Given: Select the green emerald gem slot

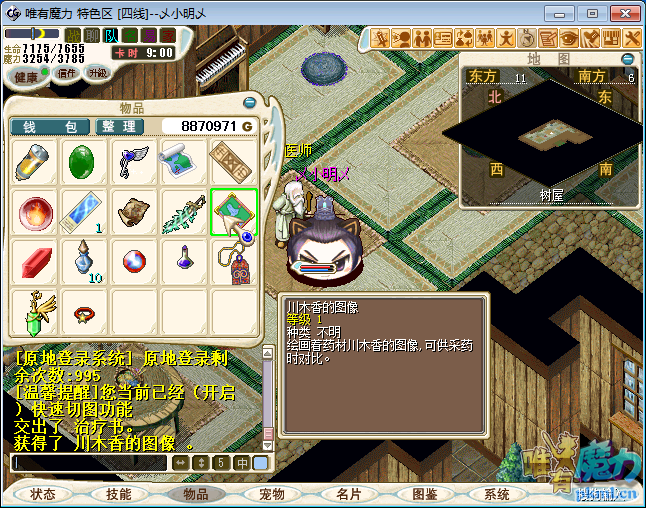Looking at the screenshot, I should [84, 160].
